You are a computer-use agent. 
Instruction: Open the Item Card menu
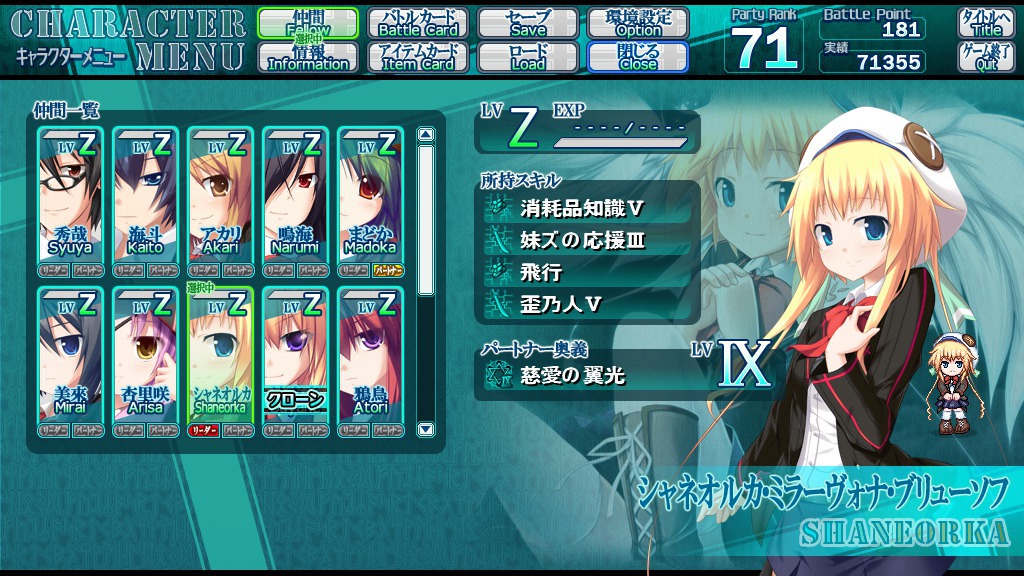pyautogui.click(x=418, y=57)
